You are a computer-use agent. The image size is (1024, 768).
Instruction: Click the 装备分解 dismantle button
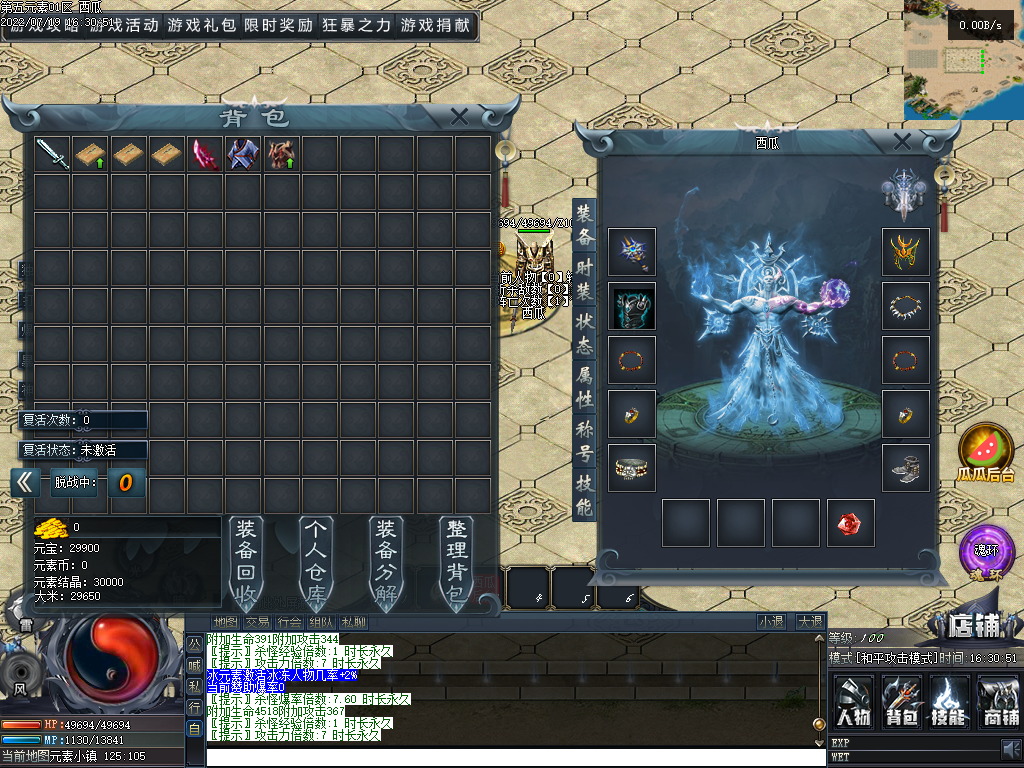coord(386,562)
